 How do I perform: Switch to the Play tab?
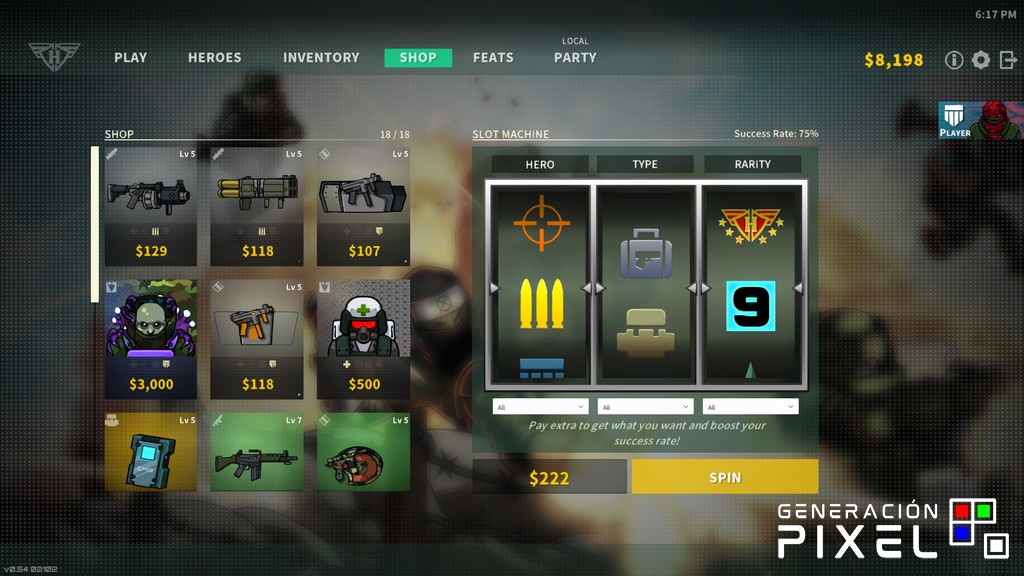pyautogui.click(x=130, y=58)
